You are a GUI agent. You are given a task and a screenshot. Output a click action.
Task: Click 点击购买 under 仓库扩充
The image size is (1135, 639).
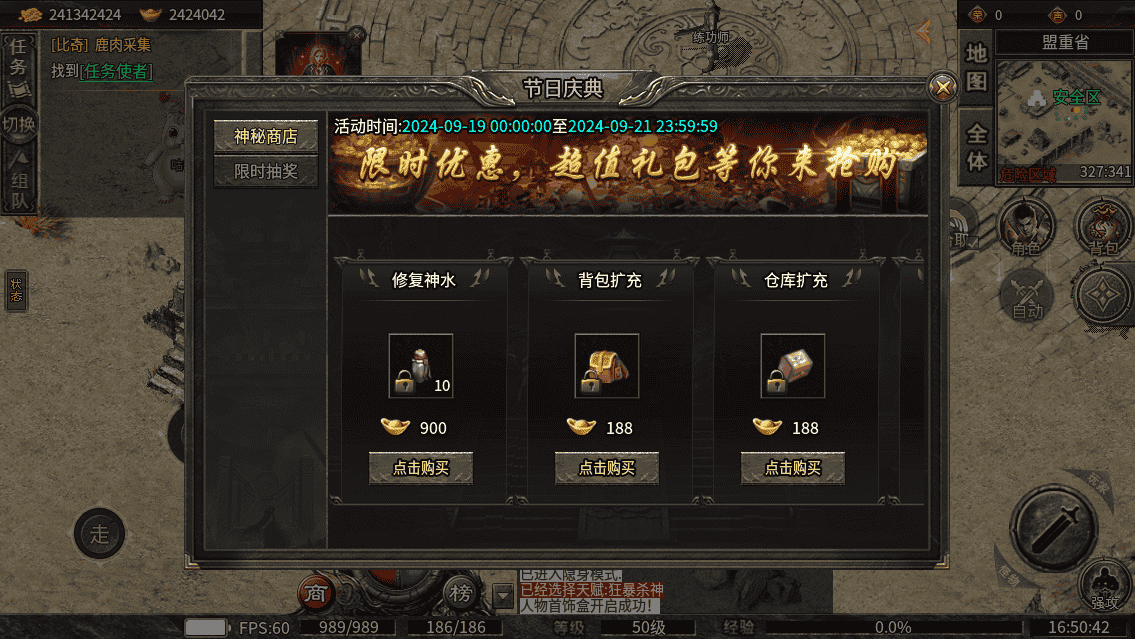point(792,468)
